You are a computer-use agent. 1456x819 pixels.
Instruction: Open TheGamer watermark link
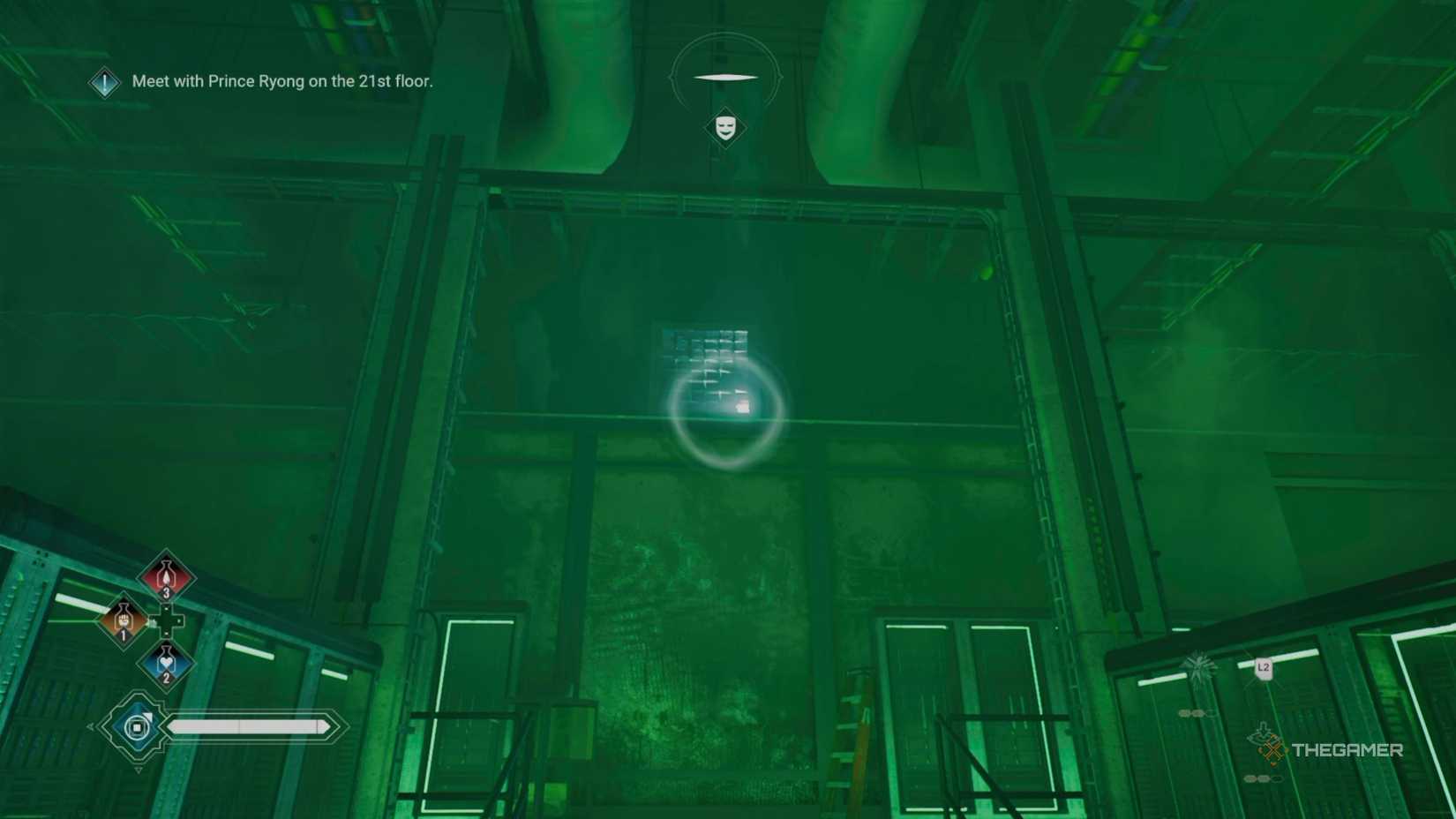tap(1348, 750)
